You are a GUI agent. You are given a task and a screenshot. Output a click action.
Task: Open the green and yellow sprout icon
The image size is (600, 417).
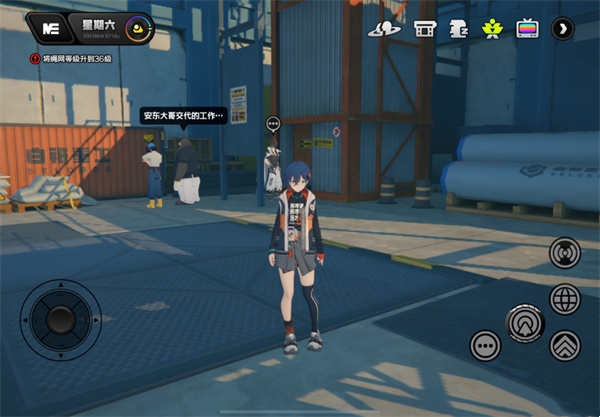(492, 28)
